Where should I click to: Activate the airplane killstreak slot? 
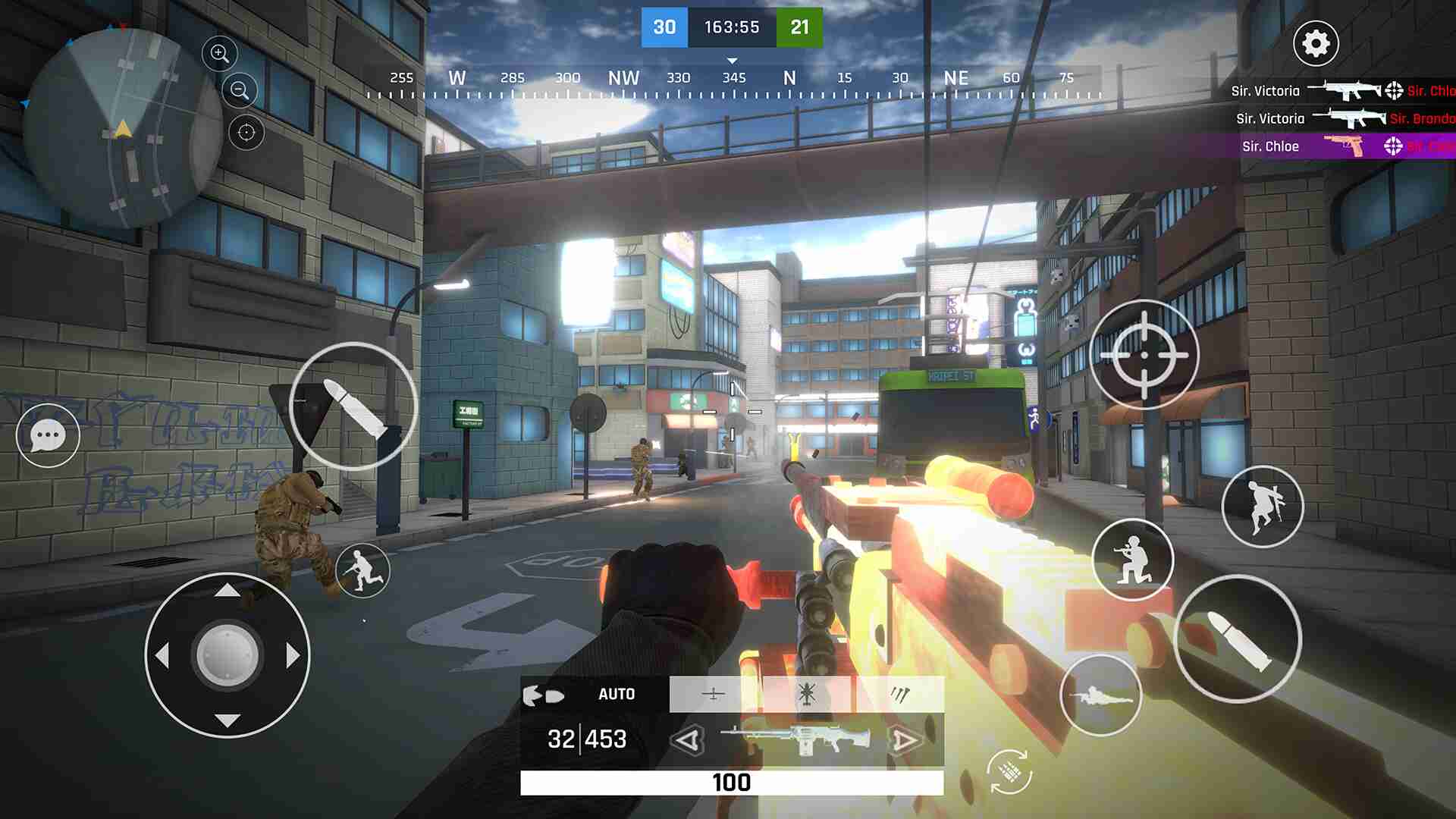(x=714, y=694)
